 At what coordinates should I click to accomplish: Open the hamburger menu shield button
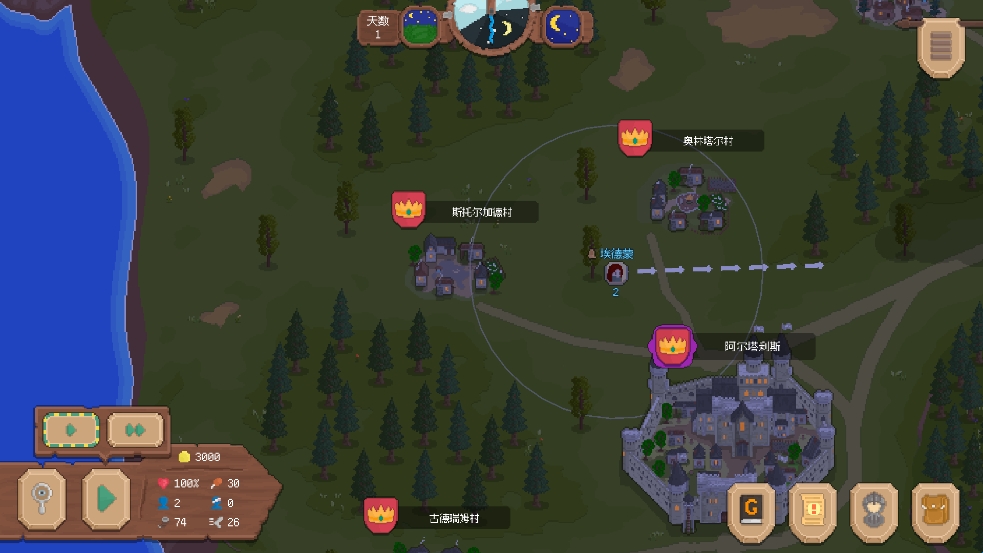tap(941, 45)
